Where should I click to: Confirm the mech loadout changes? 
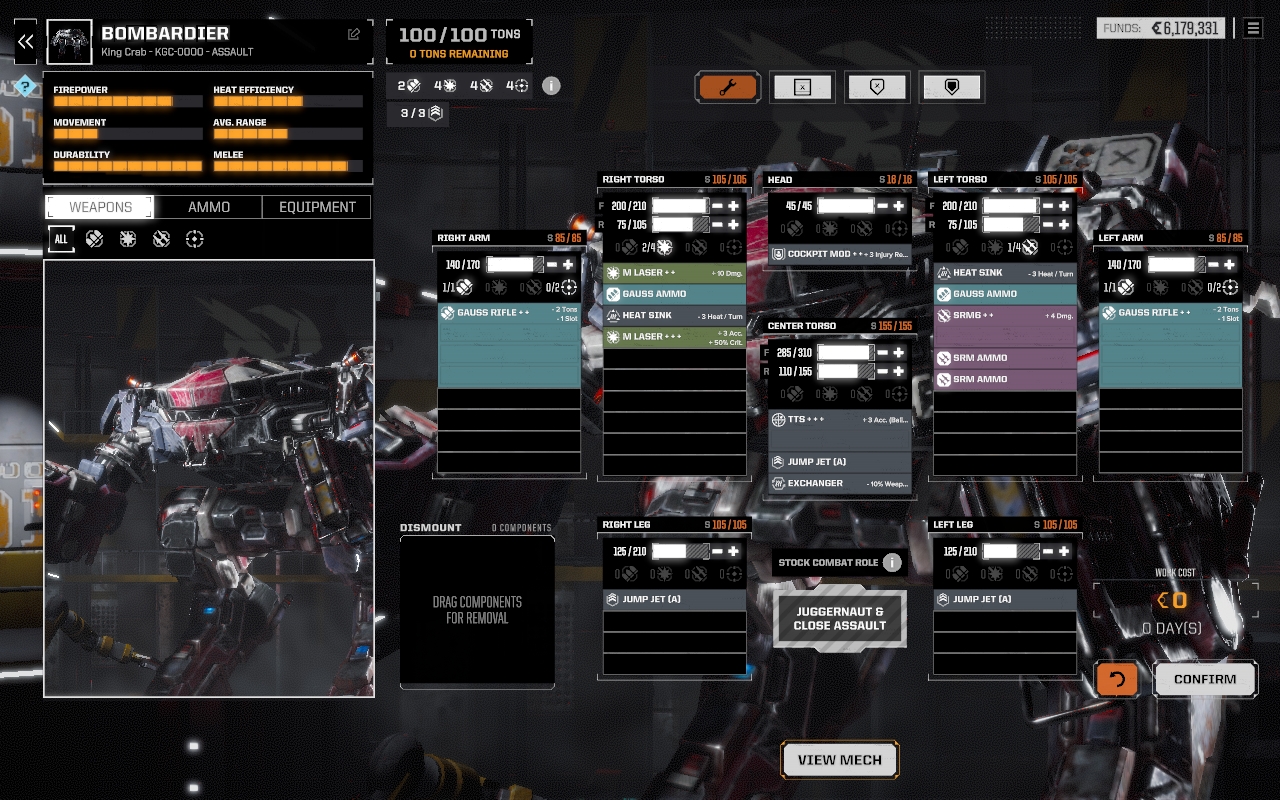point(1205,679)
